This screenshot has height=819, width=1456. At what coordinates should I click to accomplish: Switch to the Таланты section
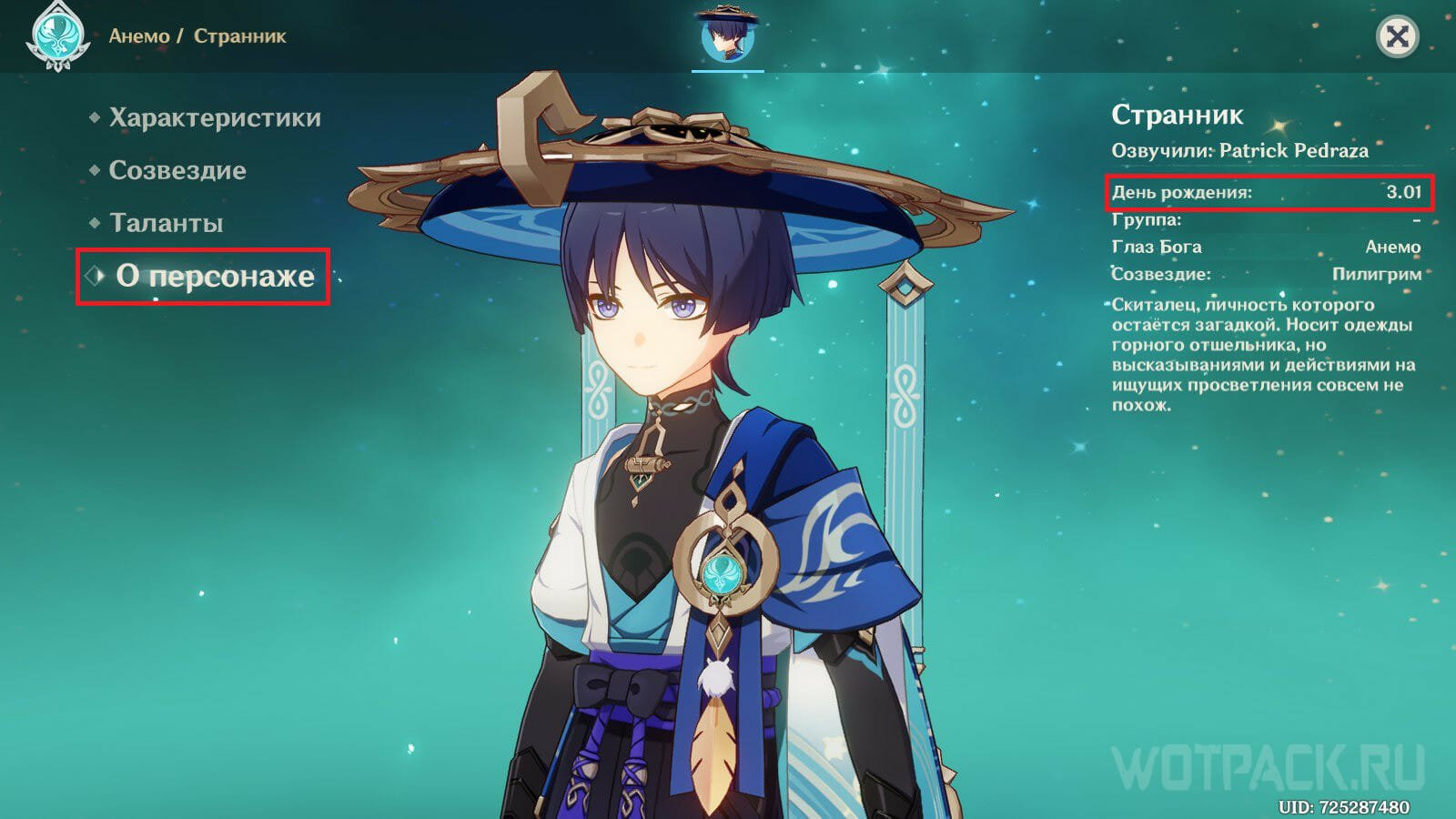pyautogui.click(x=166, y=224)
